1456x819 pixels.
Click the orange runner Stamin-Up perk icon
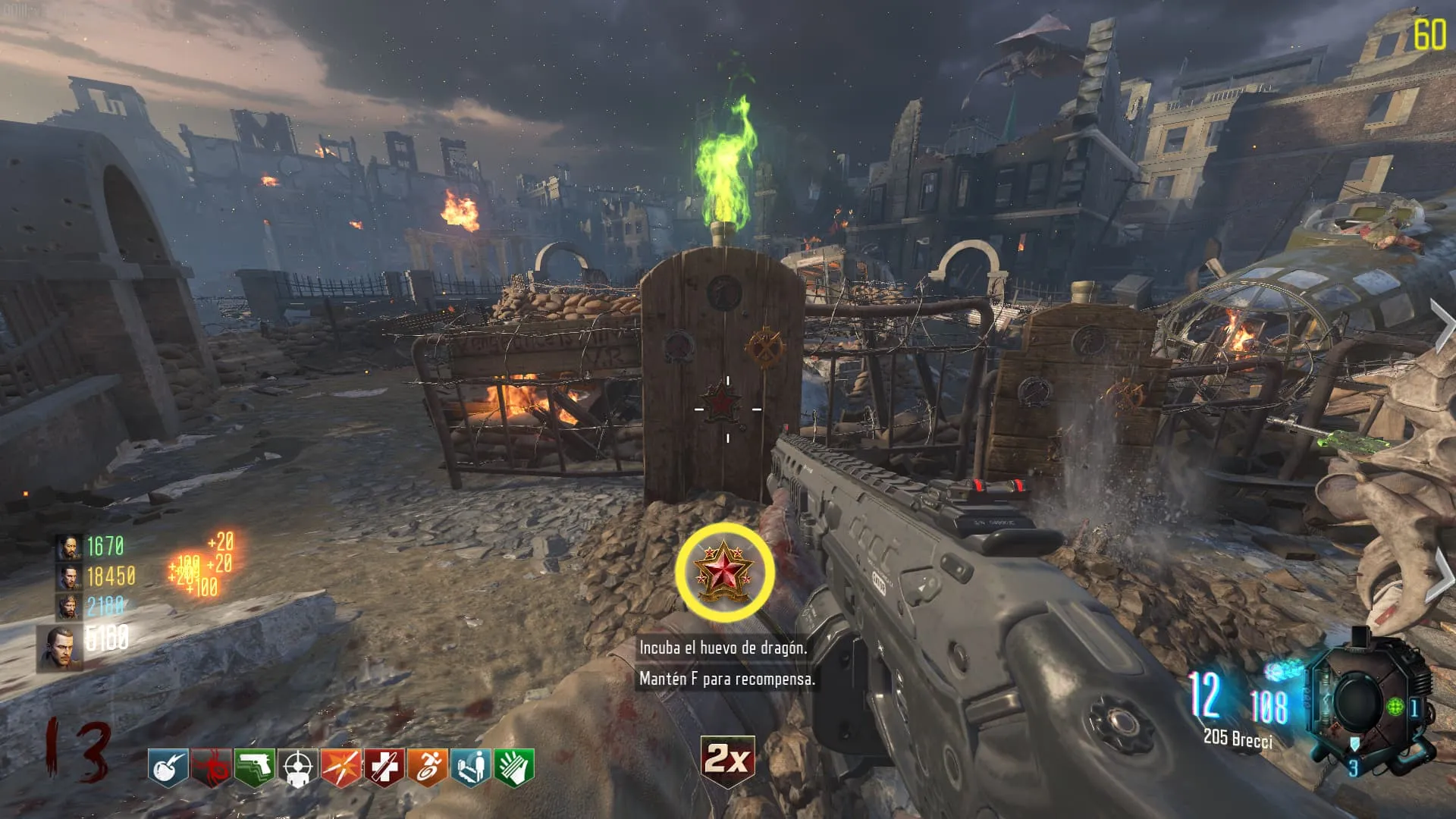pos(428,767)
